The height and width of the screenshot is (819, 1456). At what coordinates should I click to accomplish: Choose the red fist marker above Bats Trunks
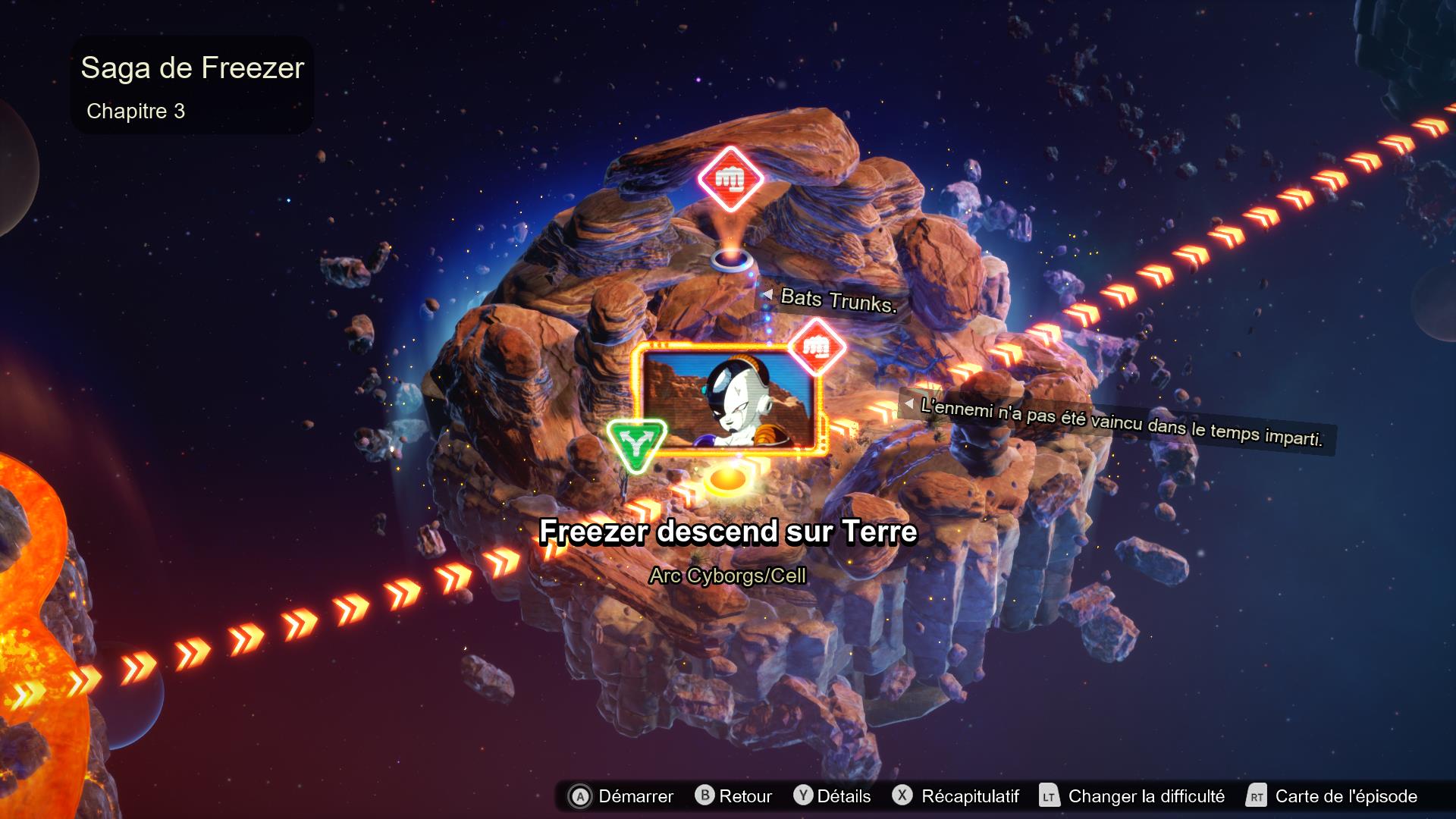(x=730, y=179)
